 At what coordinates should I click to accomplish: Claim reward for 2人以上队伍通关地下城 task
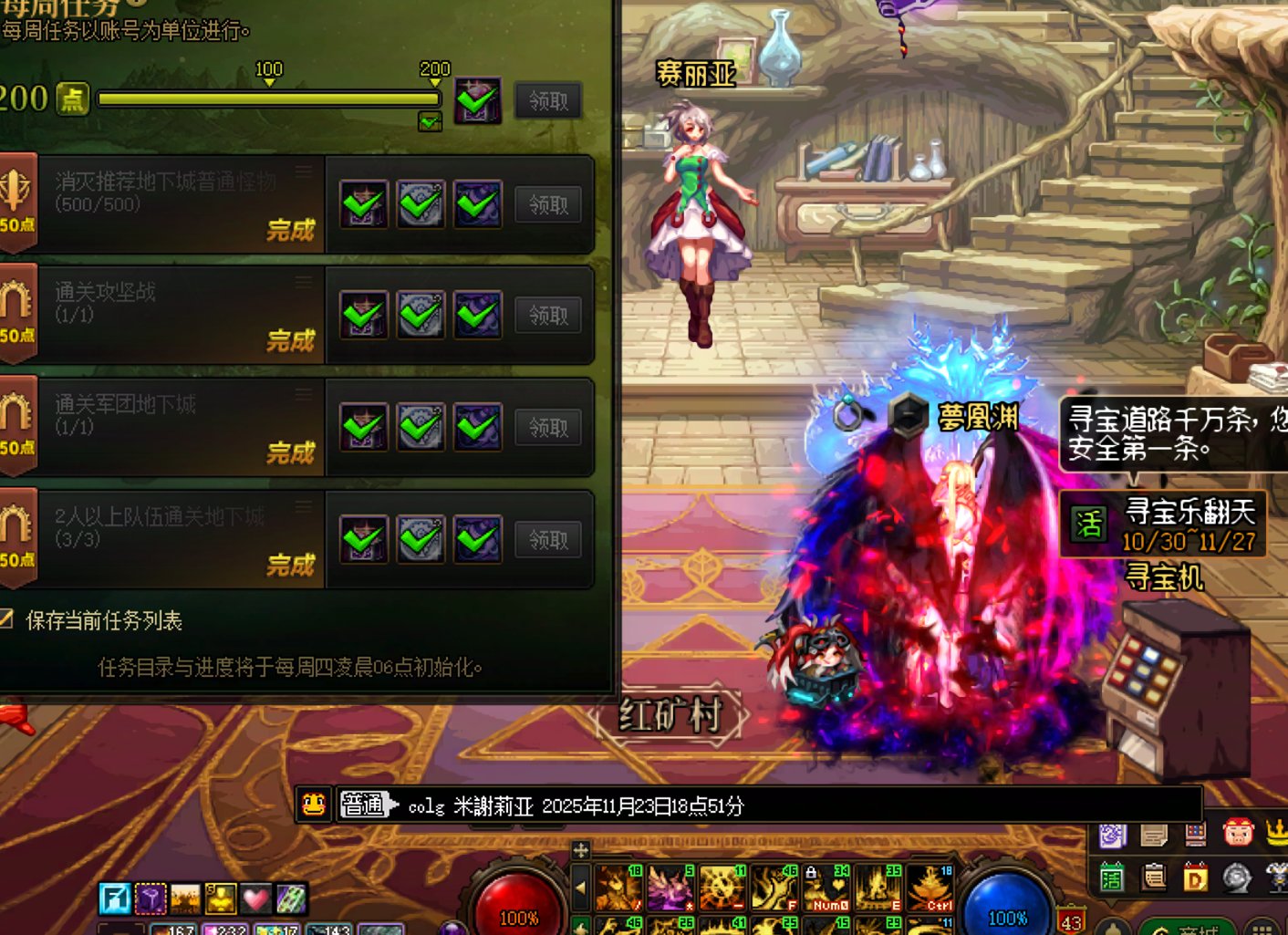click(548, 540)
